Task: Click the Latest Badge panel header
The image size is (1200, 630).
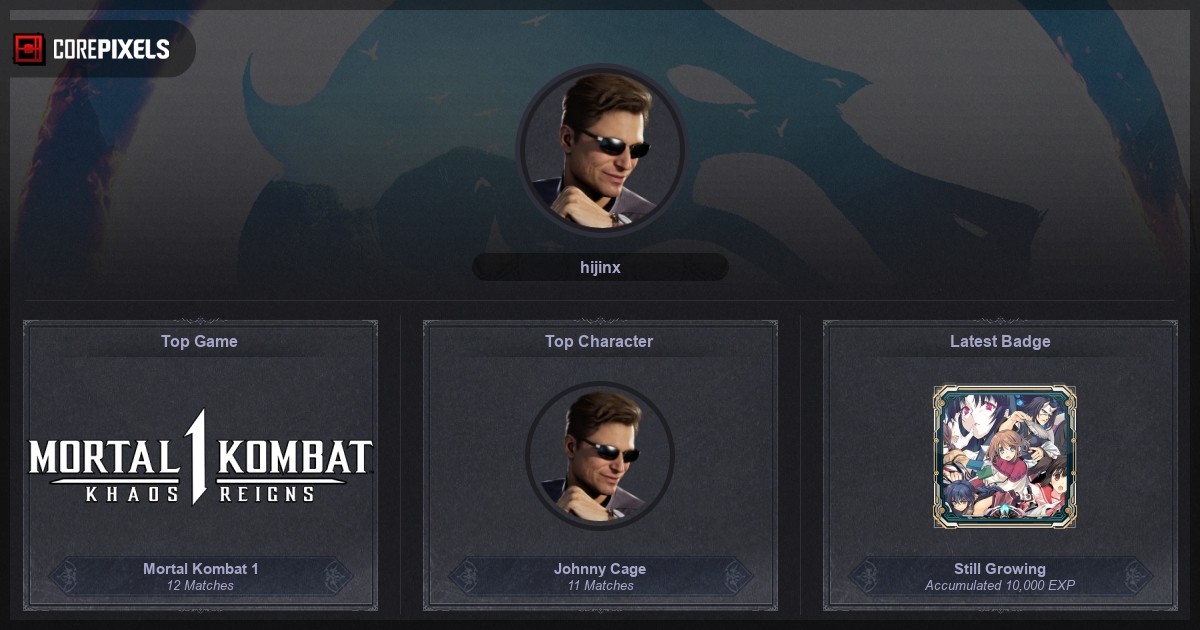Action: [1000, 341]
